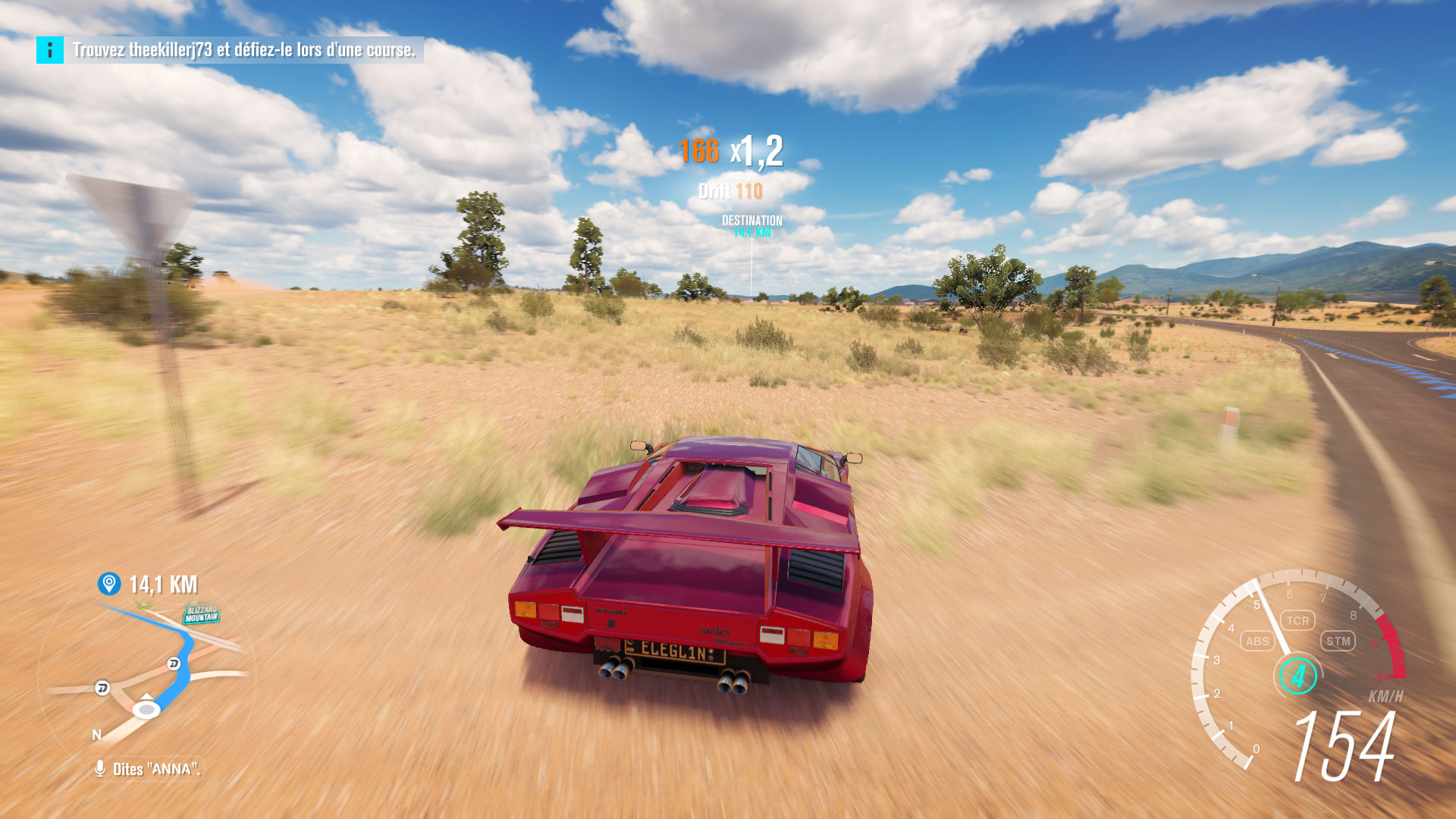This screenshot has width=1456, height=819.
Task: Click the upper festival marker icon on the minimap
Action: 174,664
